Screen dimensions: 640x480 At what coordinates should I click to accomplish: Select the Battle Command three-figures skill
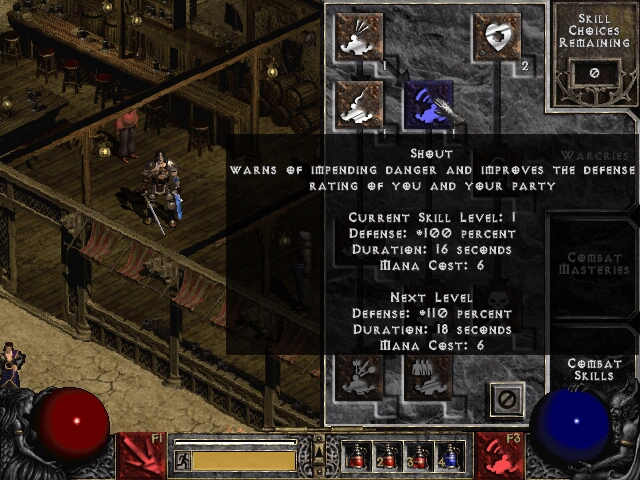click(430, 376)
